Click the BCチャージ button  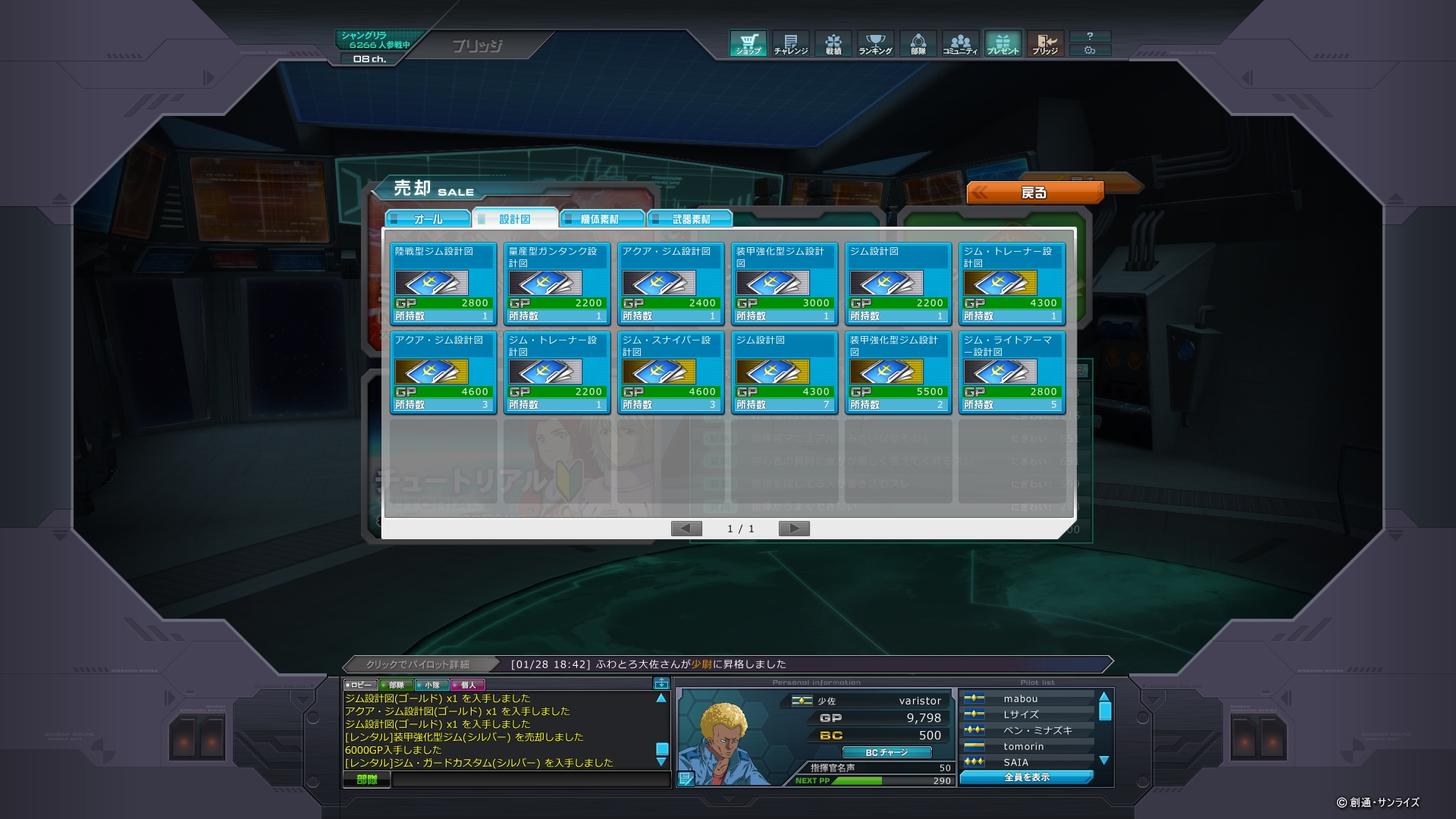click(886, 752)
